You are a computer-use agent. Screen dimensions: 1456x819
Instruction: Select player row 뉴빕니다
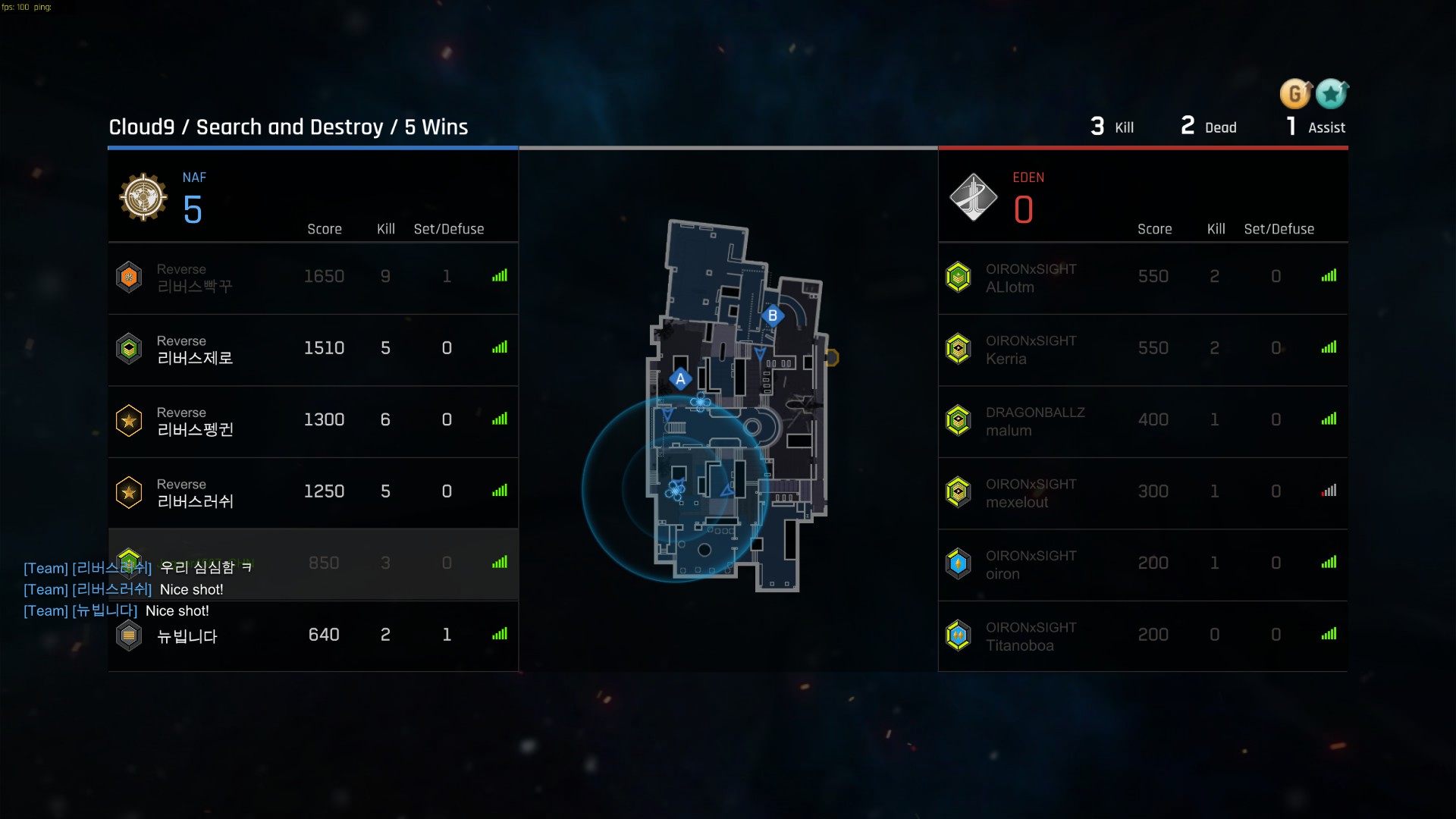coord(312,635)
